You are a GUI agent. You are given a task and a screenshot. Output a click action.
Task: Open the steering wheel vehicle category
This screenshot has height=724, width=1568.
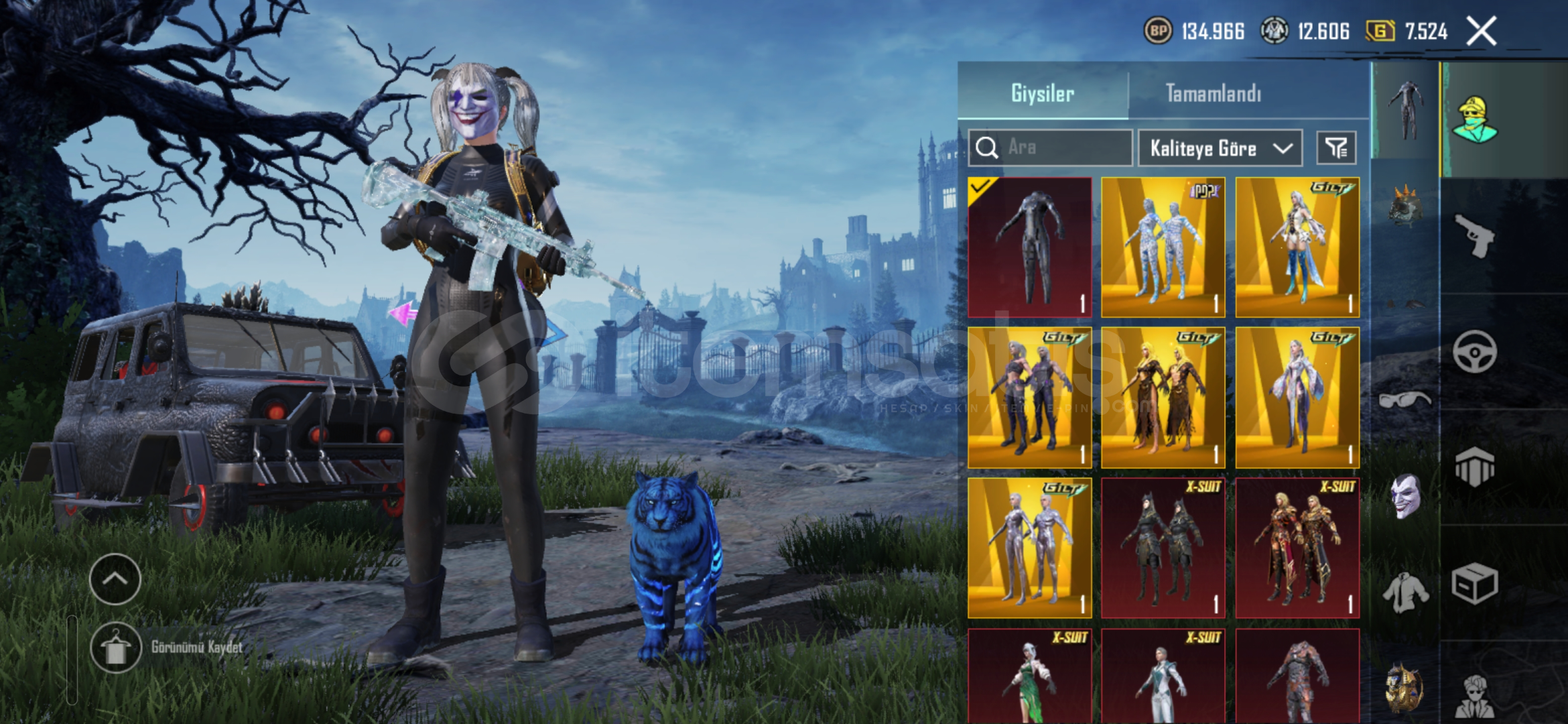click(x=1475, y=351)
